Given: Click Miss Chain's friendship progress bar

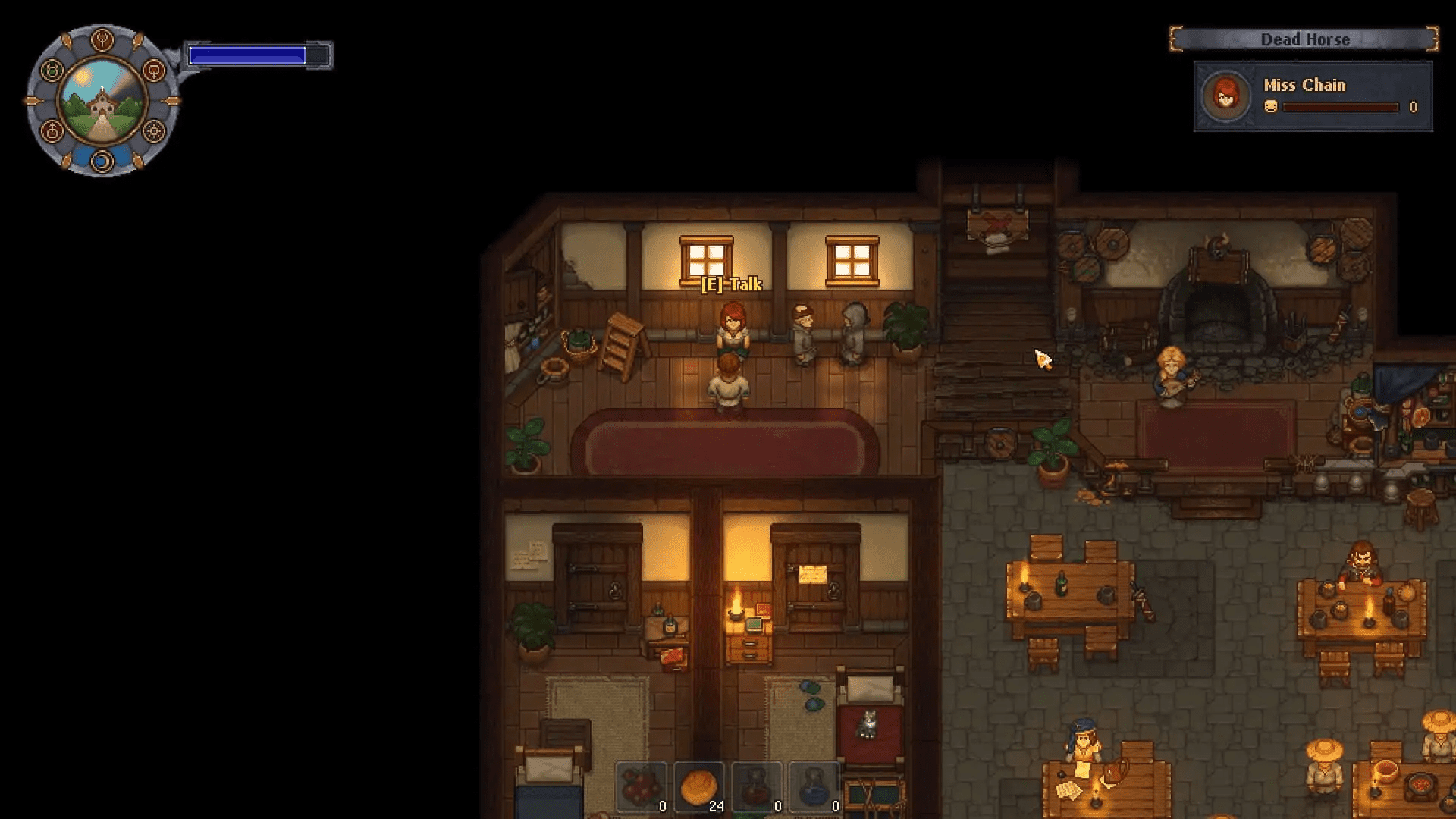Looking at the screenshot, I should tap(1342, 107).
